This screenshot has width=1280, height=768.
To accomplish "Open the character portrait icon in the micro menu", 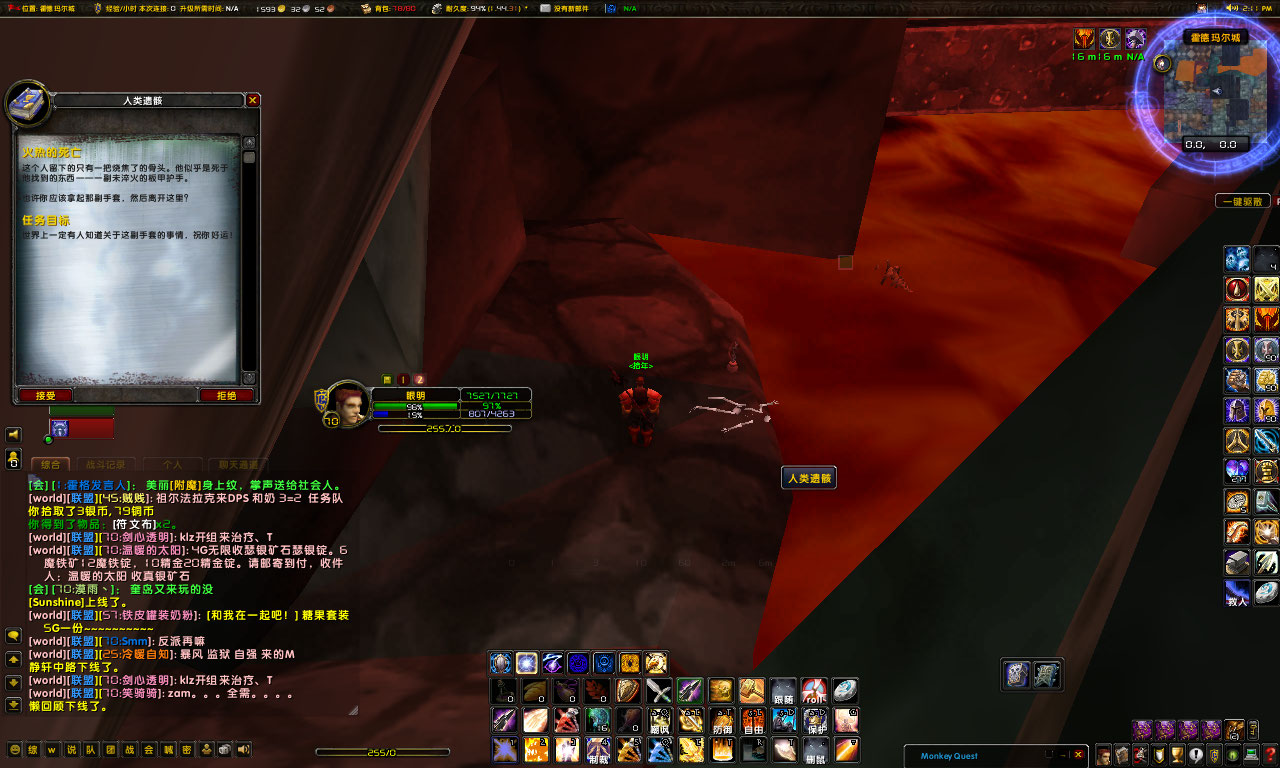I will [1103, 754].
